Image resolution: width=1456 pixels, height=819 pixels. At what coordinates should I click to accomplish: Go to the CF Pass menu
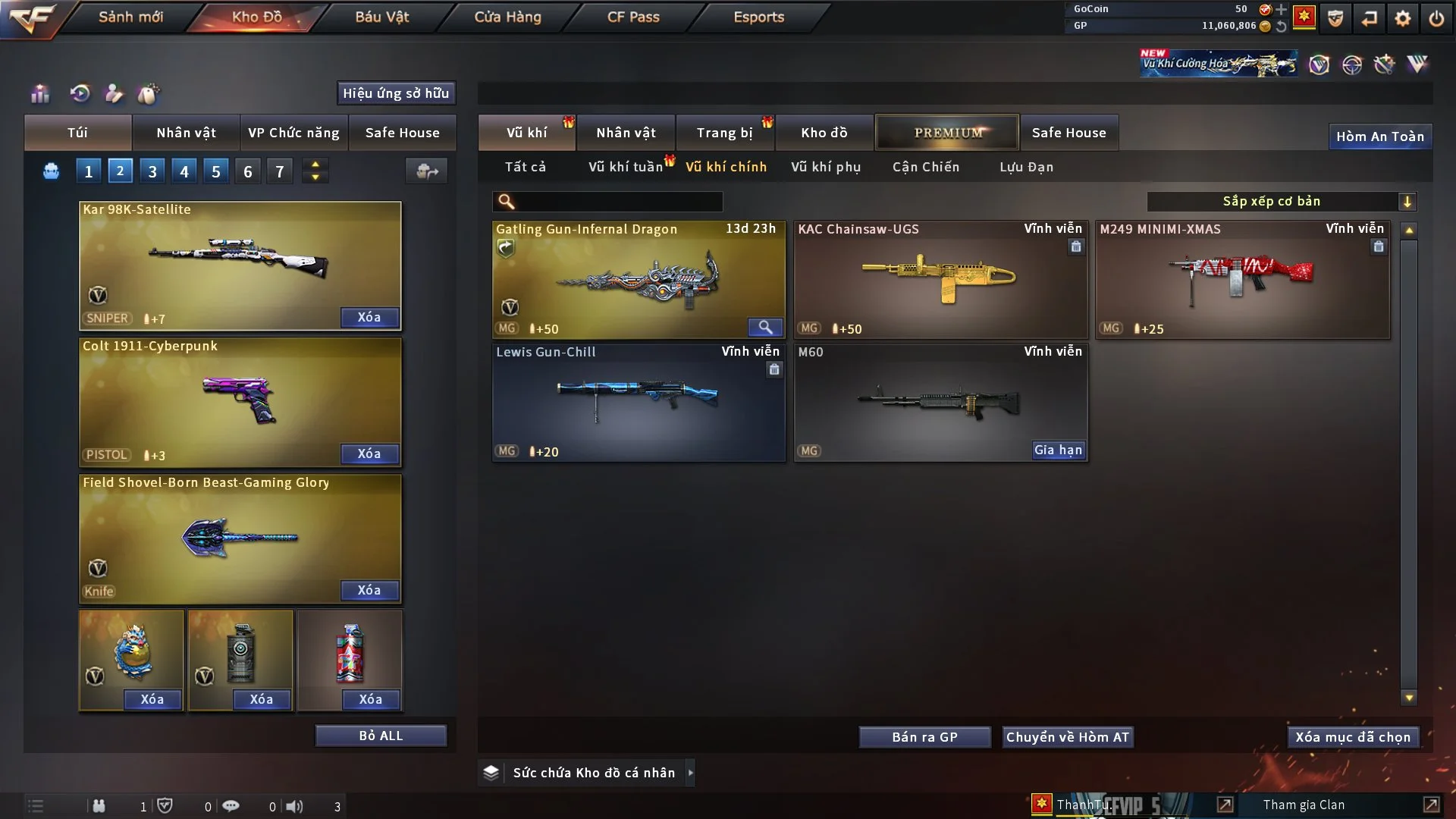coord(633,17)
